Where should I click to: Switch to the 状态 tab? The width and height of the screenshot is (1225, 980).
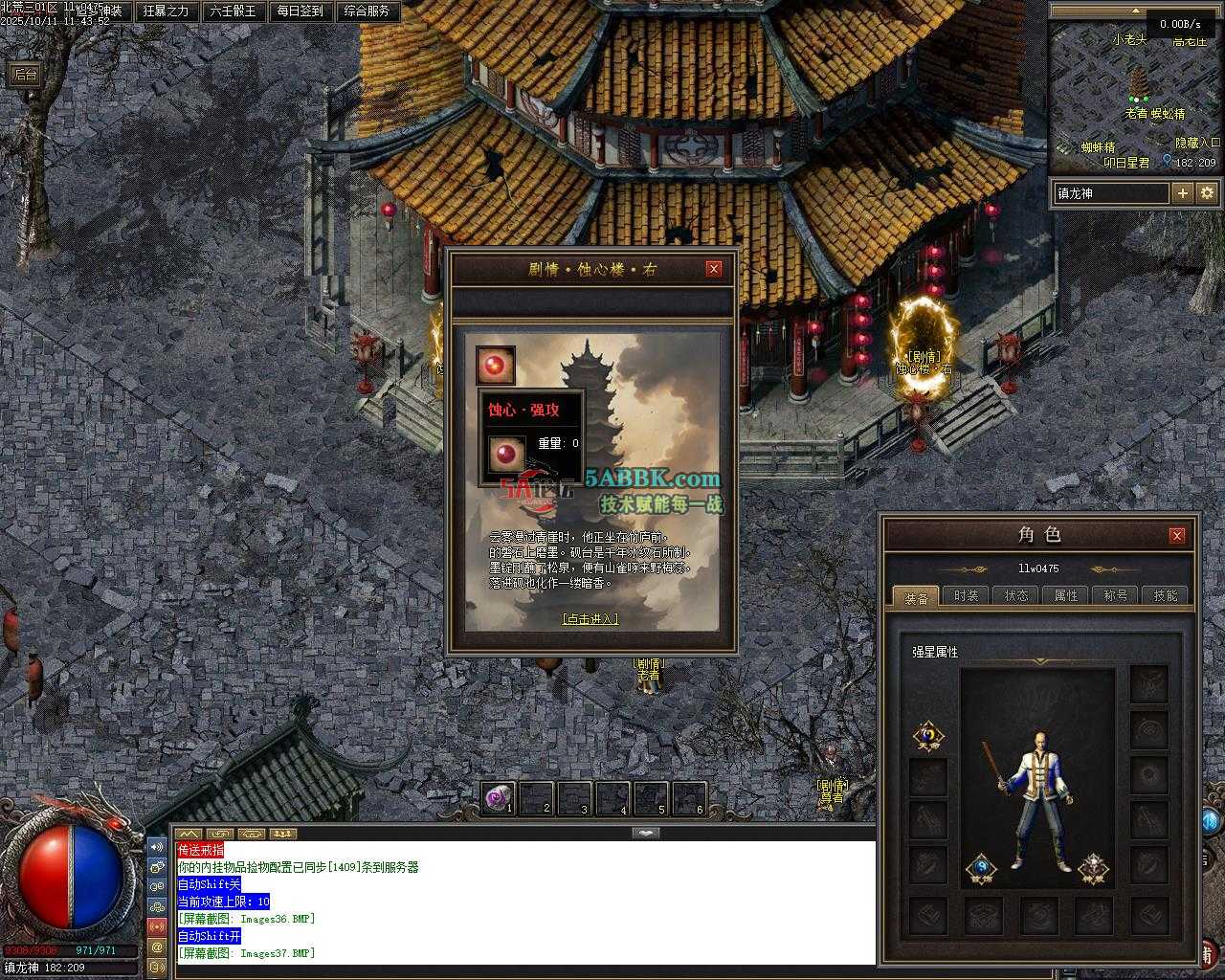click(x=1016, y=595)
